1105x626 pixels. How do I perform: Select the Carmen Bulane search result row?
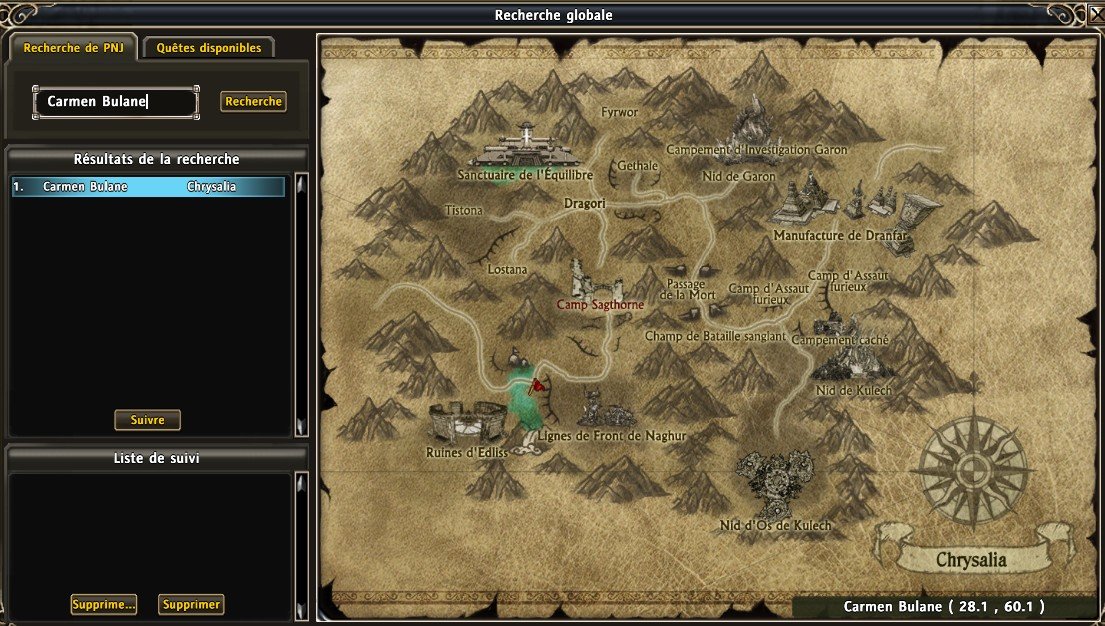148,187
